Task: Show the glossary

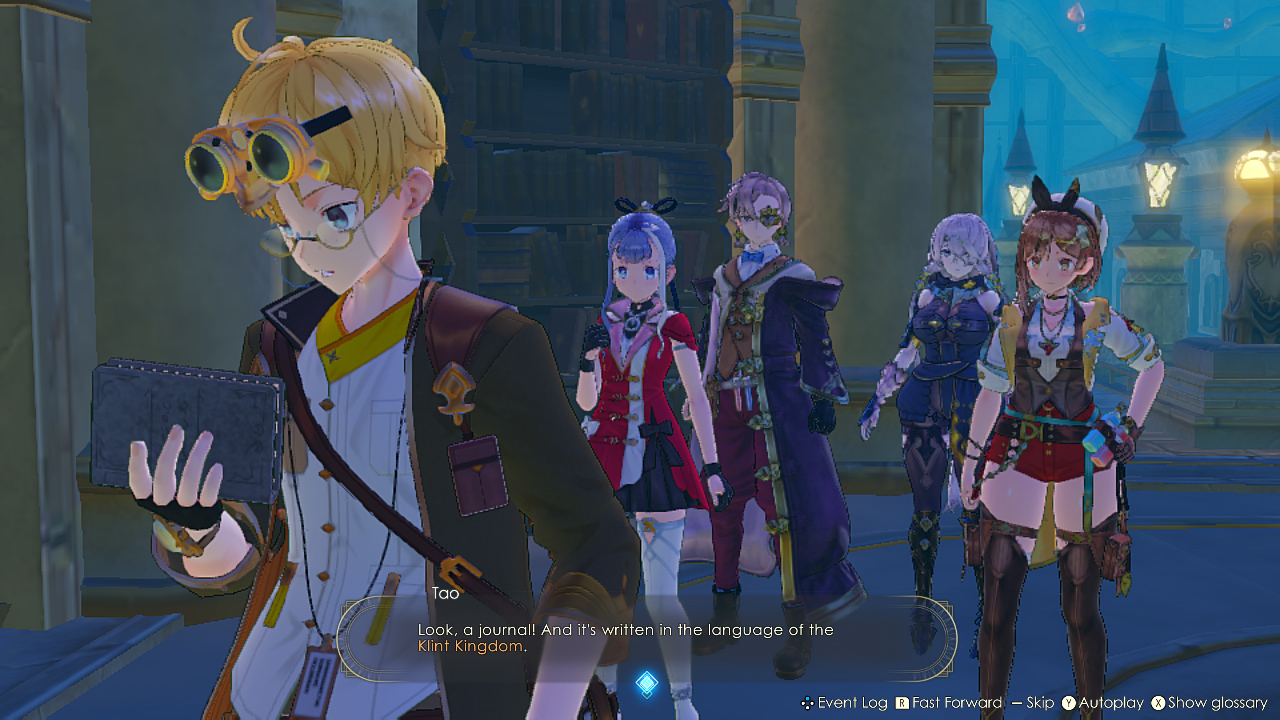Action: (x=1207, y=703)
